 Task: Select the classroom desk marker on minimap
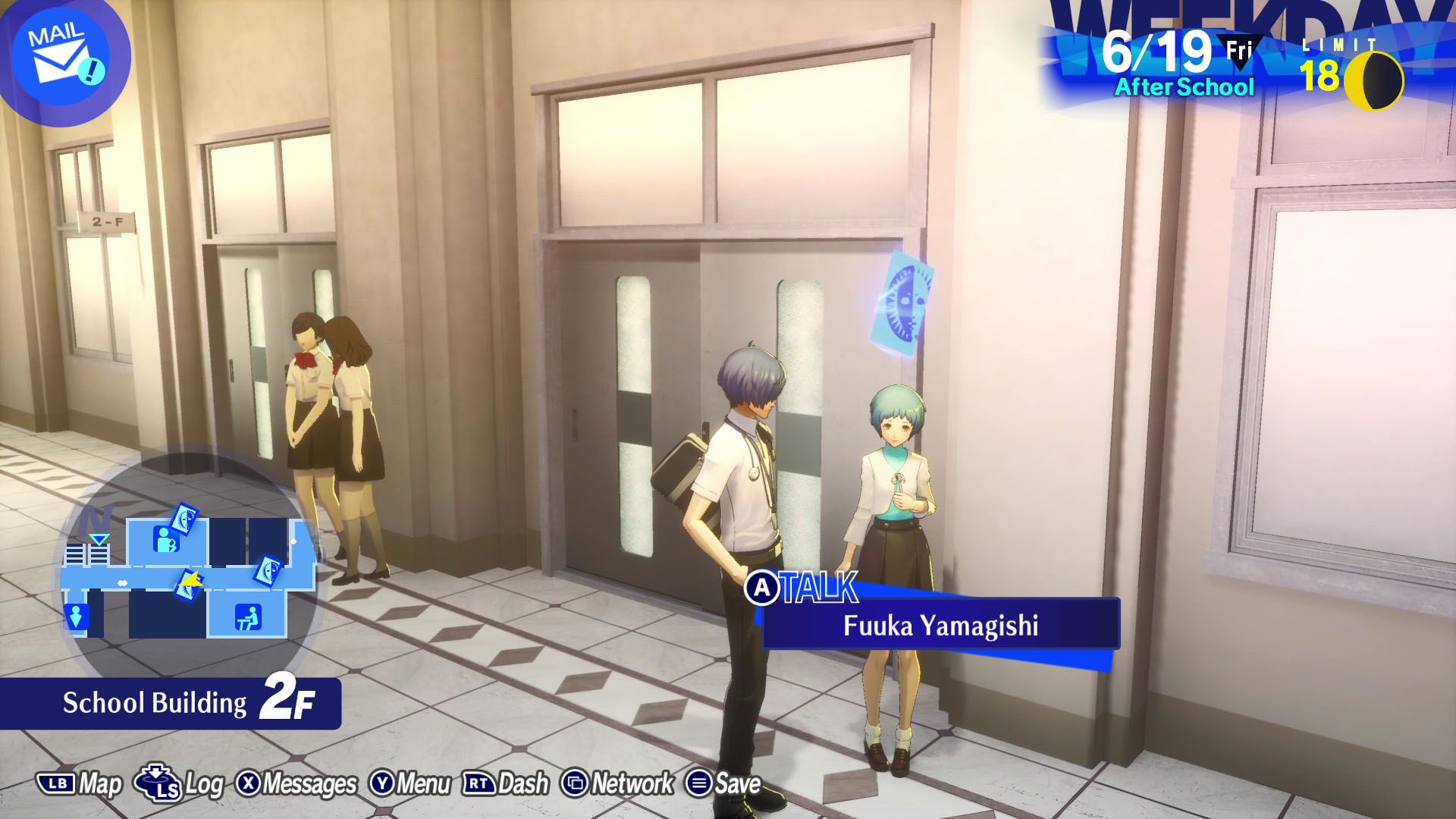click(247, 617)
